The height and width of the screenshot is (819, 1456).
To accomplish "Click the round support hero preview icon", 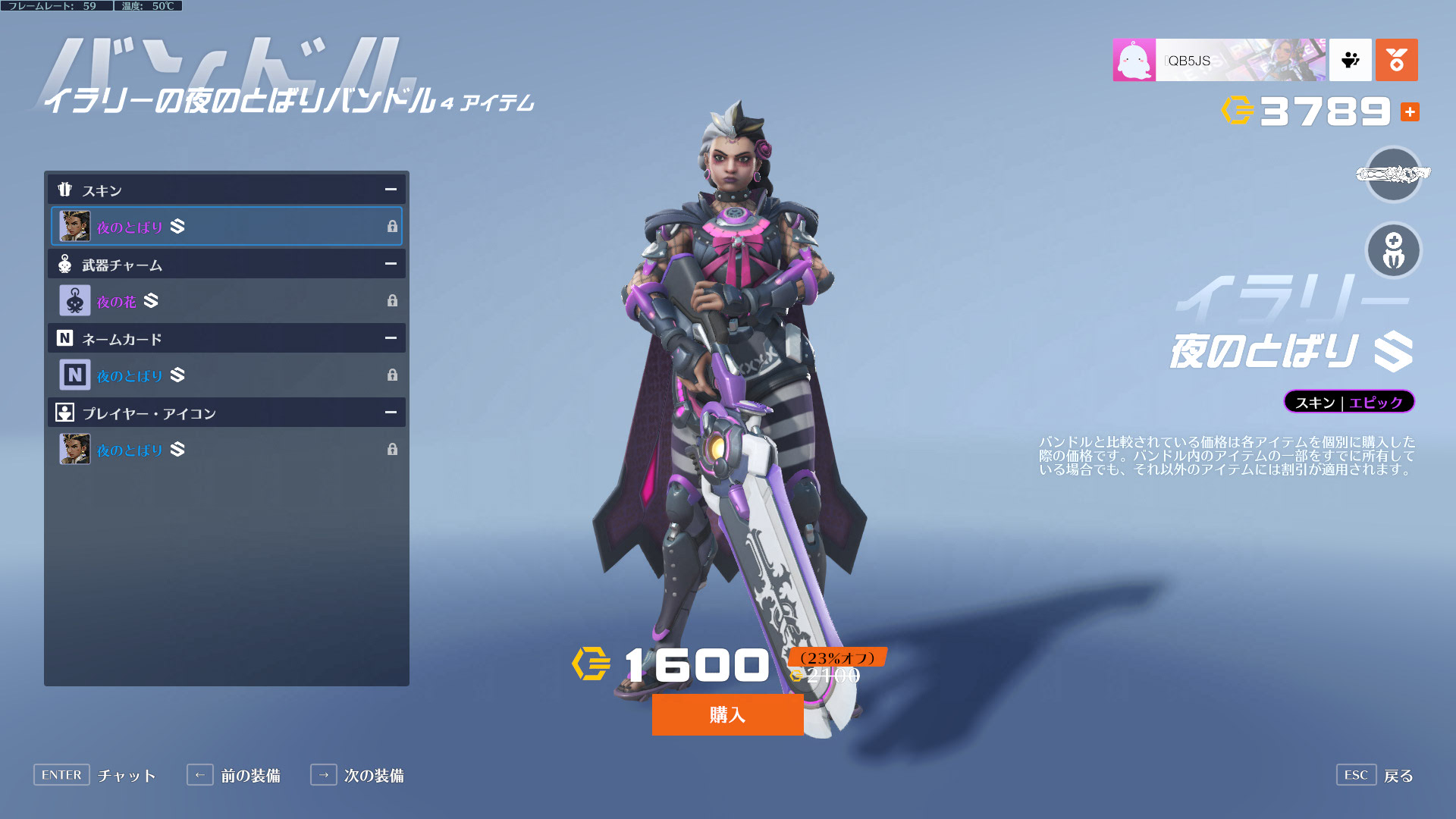I will [x=1393, y=251].
